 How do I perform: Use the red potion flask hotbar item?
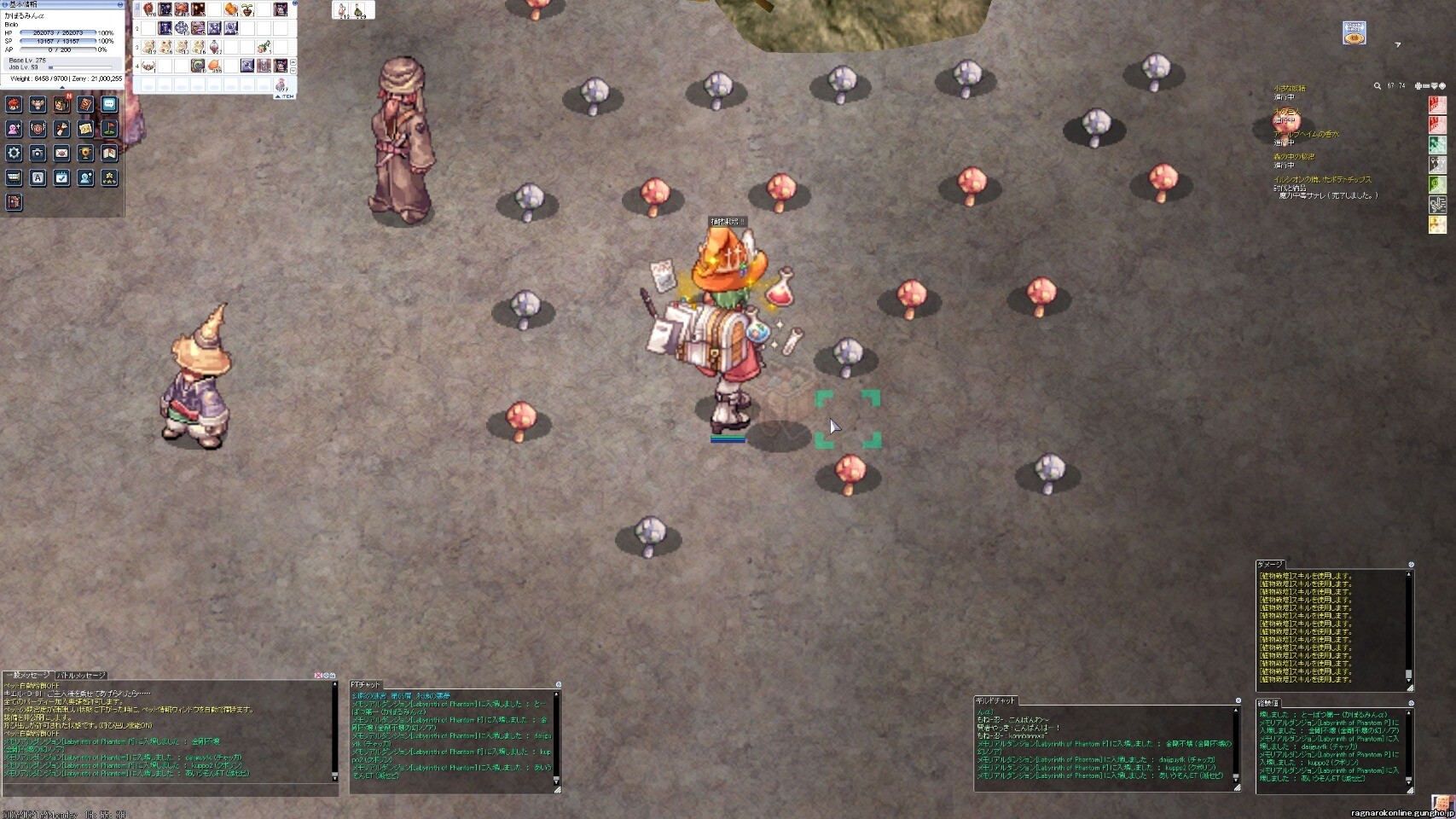[x=215, y=48]
